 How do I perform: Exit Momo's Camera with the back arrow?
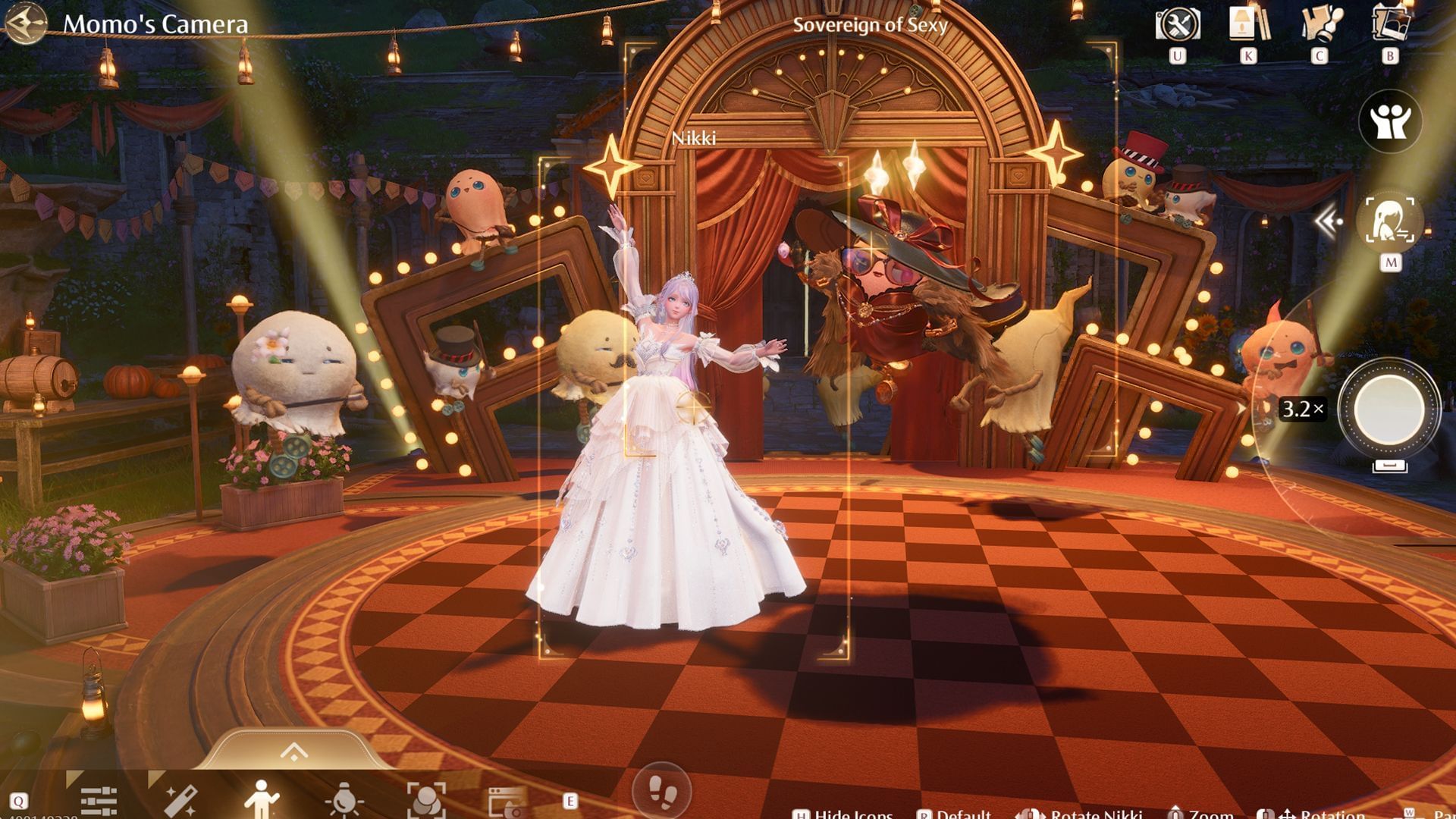25,24
